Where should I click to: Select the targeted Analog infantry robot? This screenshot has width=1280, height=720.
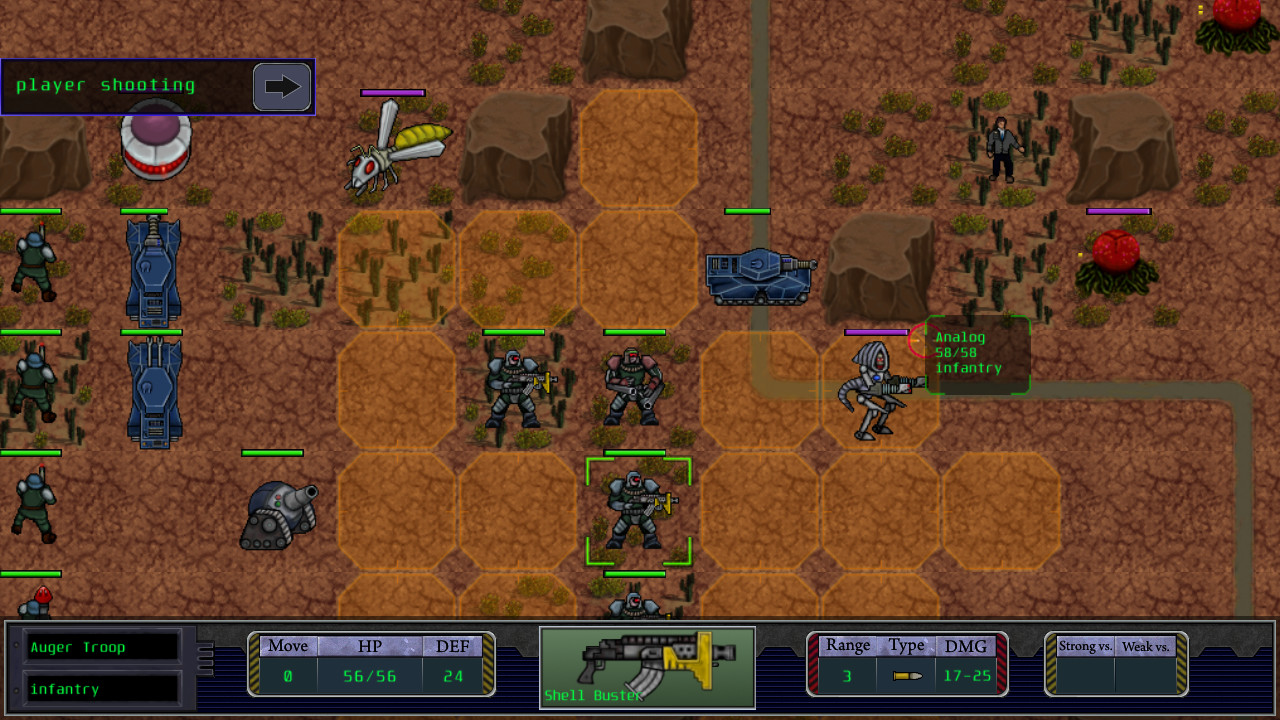(x=875, y=390)
